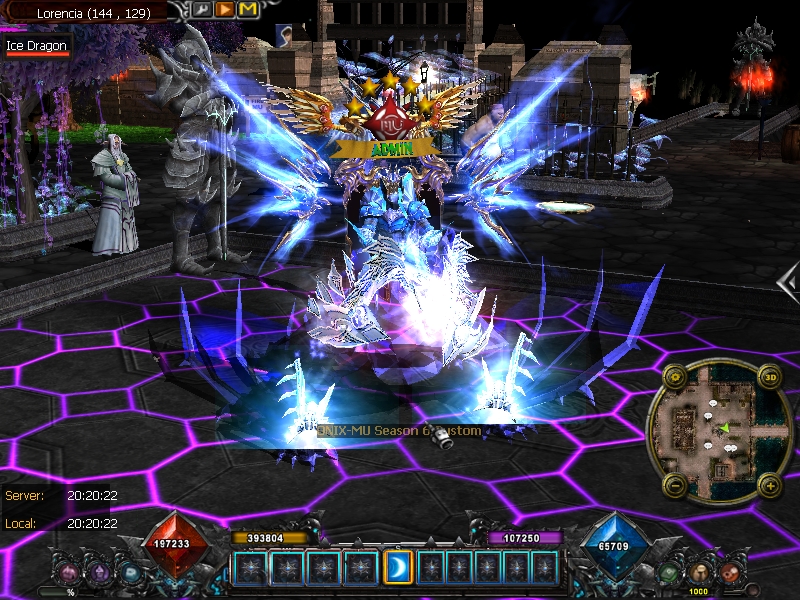Collapse the side panel arrow on right edge
Viewport: 800px width, 600px height.
[789, 281]
